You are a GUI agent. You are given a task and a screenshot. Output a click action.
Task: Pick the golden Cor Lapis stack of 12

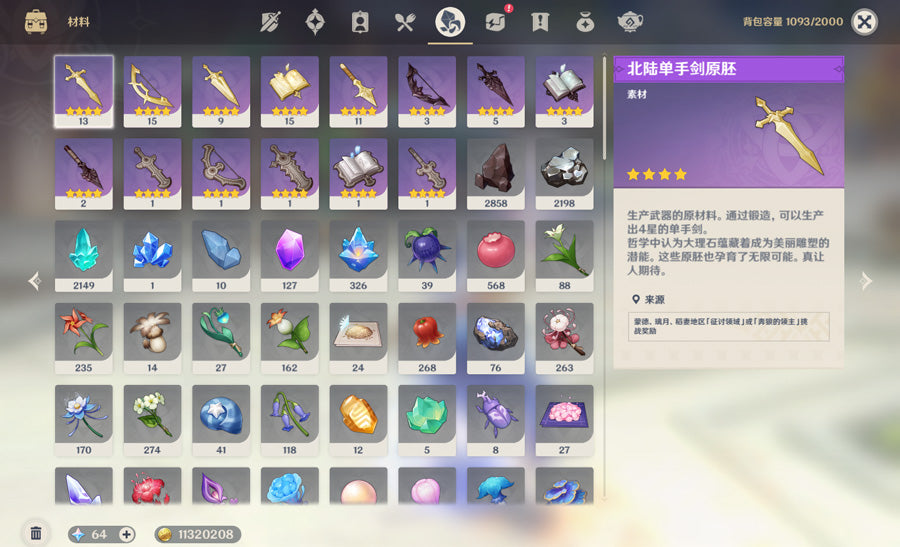[358, 419]
